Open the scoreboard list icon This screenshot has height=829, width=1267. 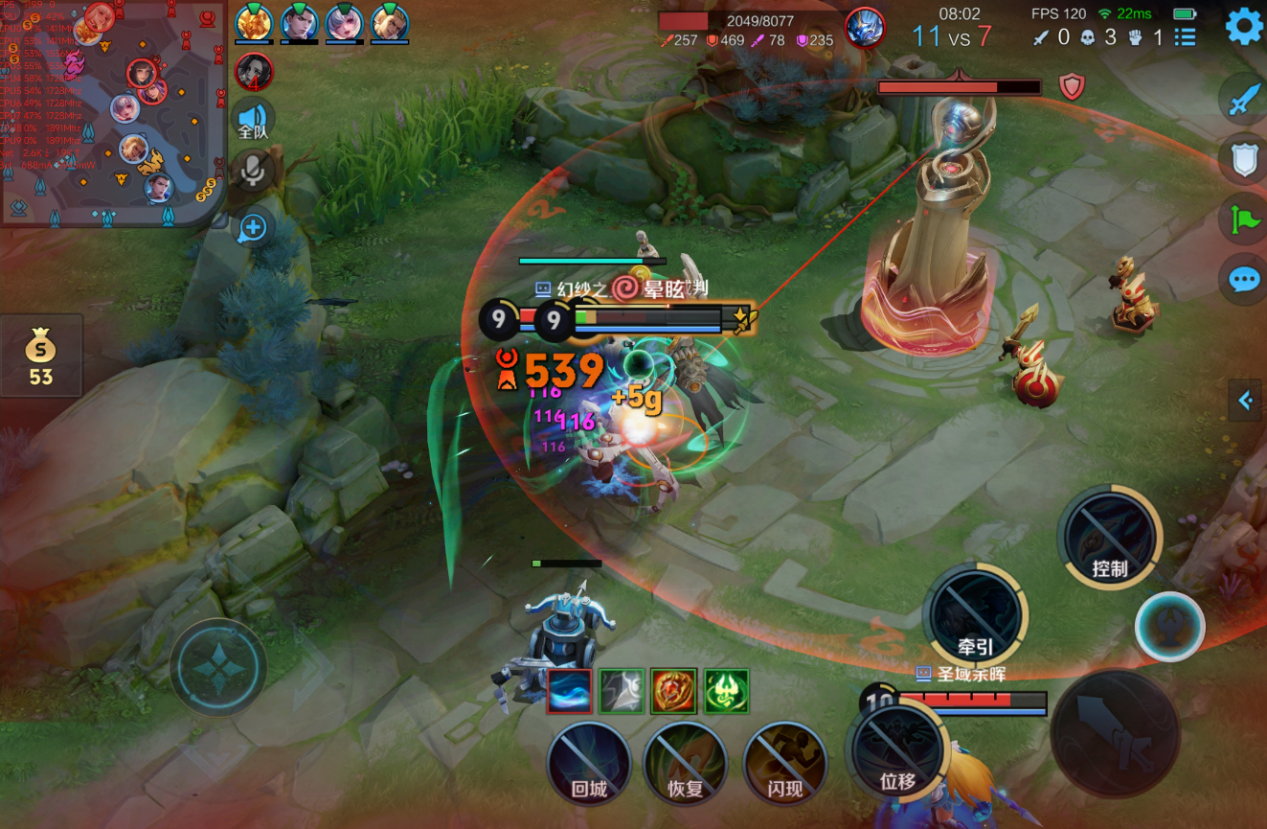pyautogui.click(x=1185, y=37)
